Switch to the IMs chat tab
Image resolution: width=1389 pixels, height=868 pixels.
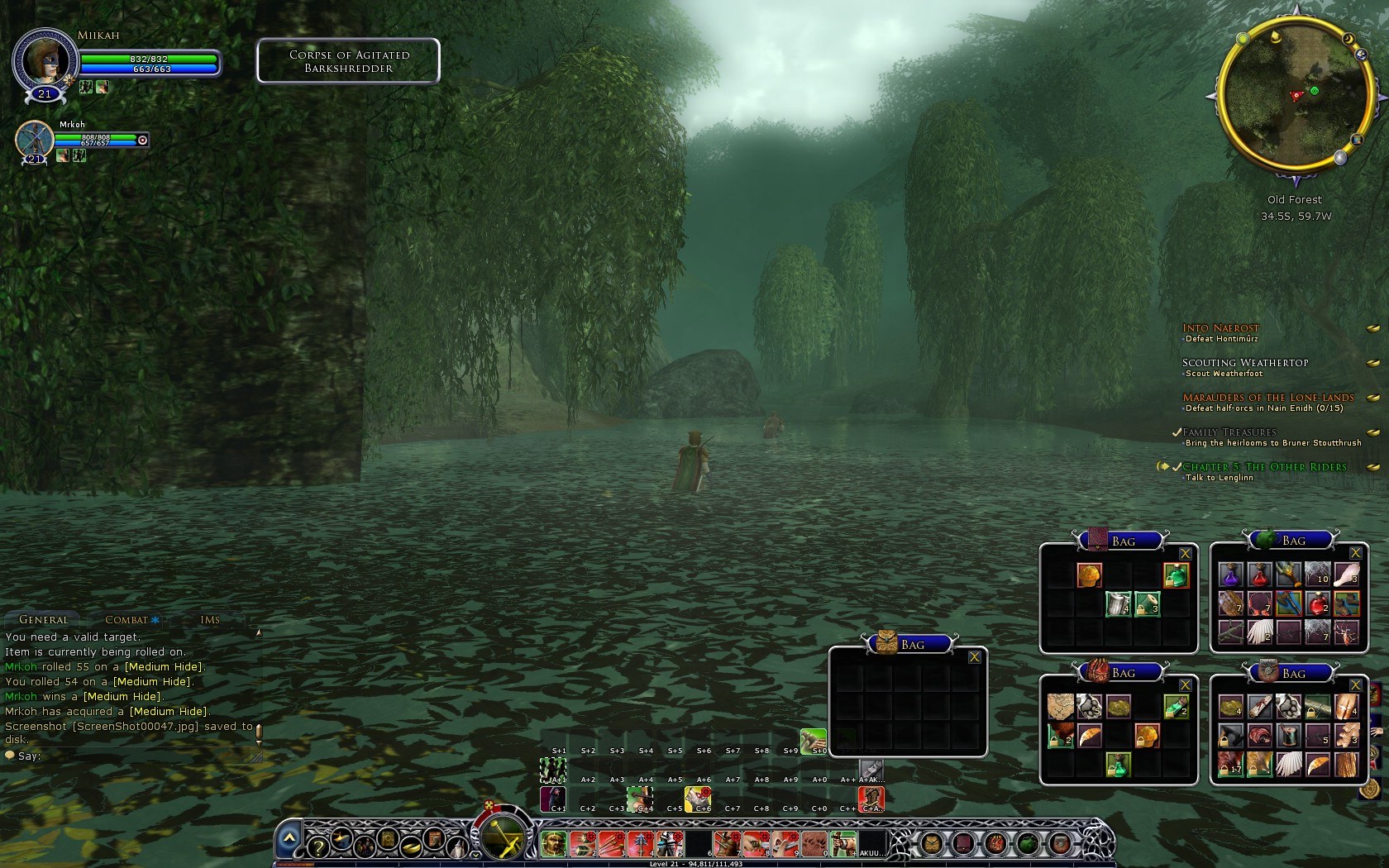[210, 619]
